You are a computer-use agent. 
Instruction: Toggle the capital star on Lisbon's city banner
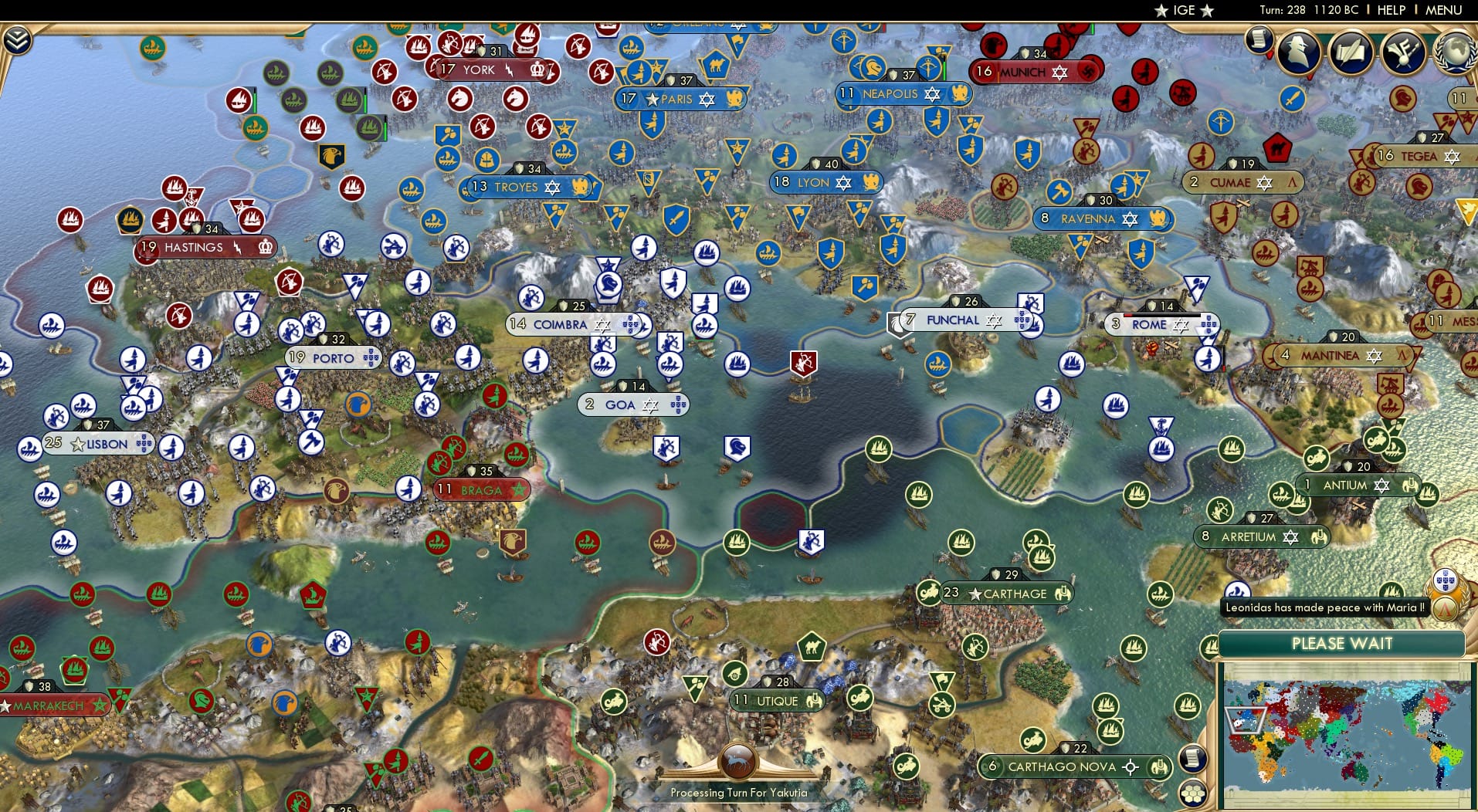pos(76,445)
